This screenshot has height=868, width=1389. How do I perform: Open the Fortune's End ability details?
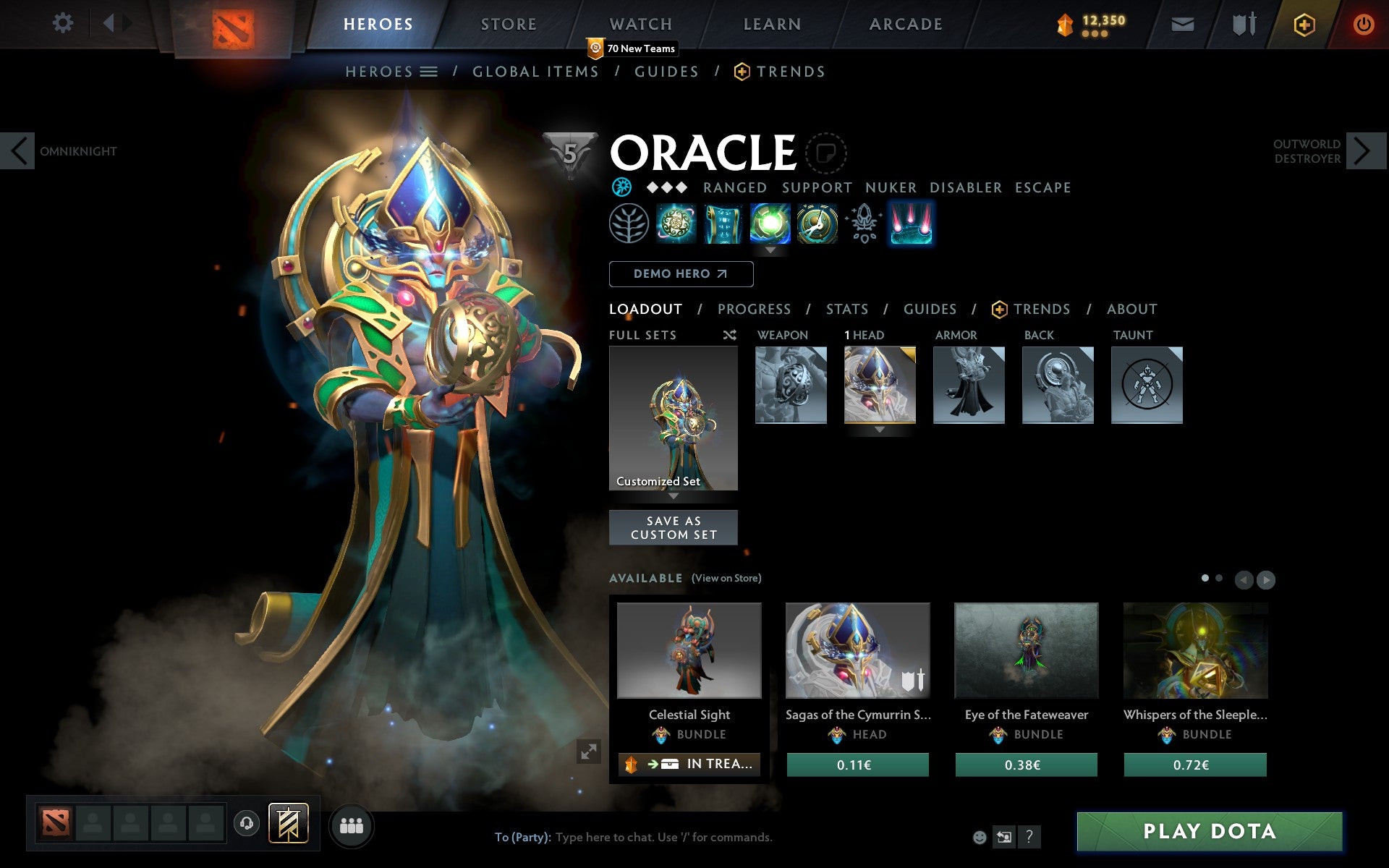point(676,224)
